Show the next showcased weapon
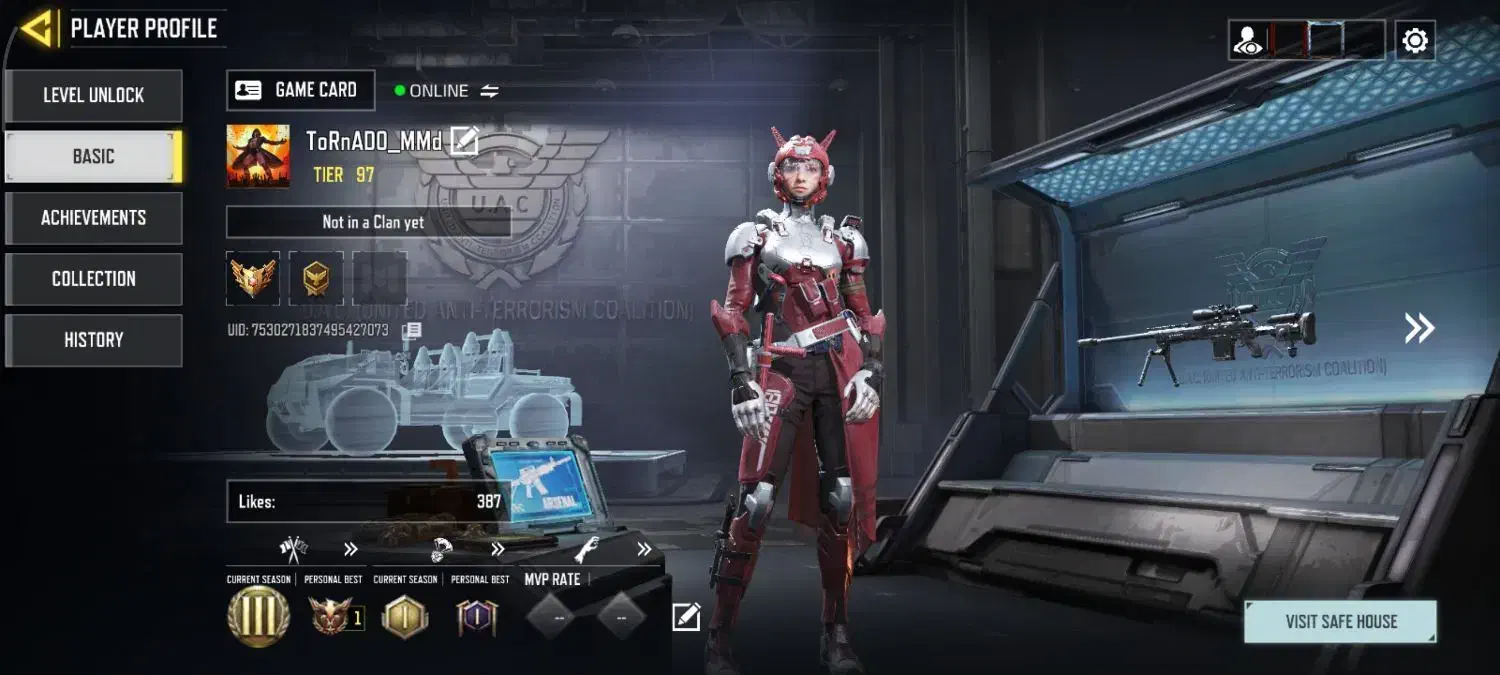 [x=1419, y=328]
